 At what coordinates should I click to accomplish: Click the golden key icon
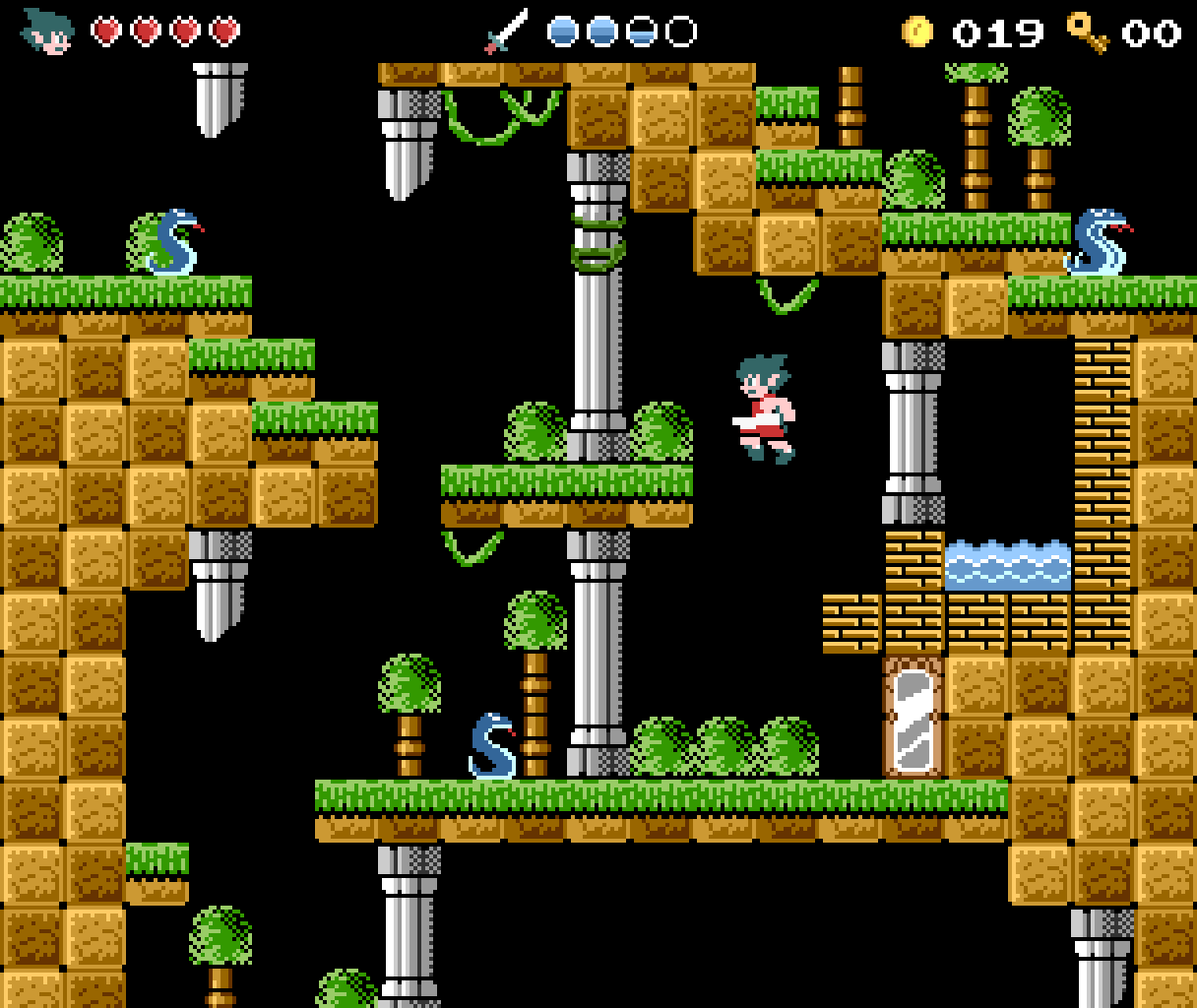click(1088, 31)
